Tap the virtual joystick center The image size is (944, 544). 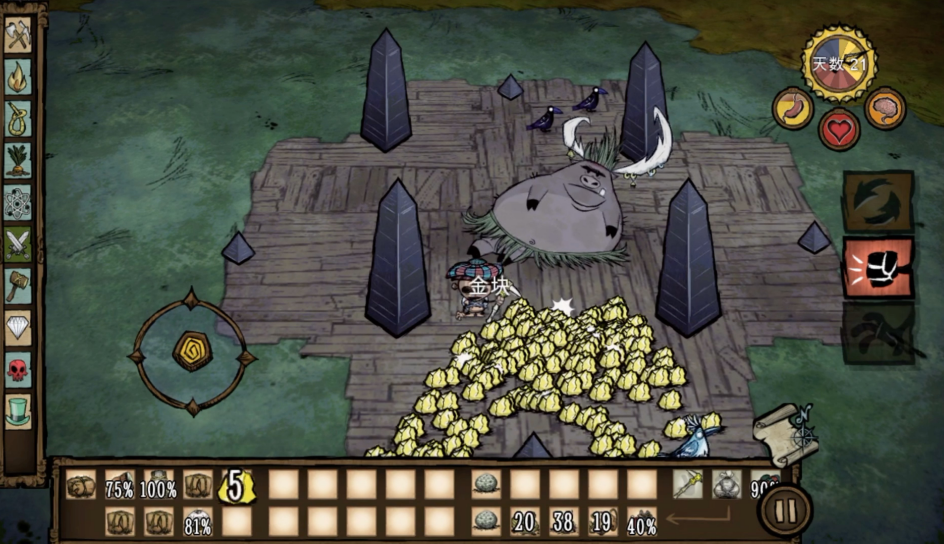pos(192,351)
